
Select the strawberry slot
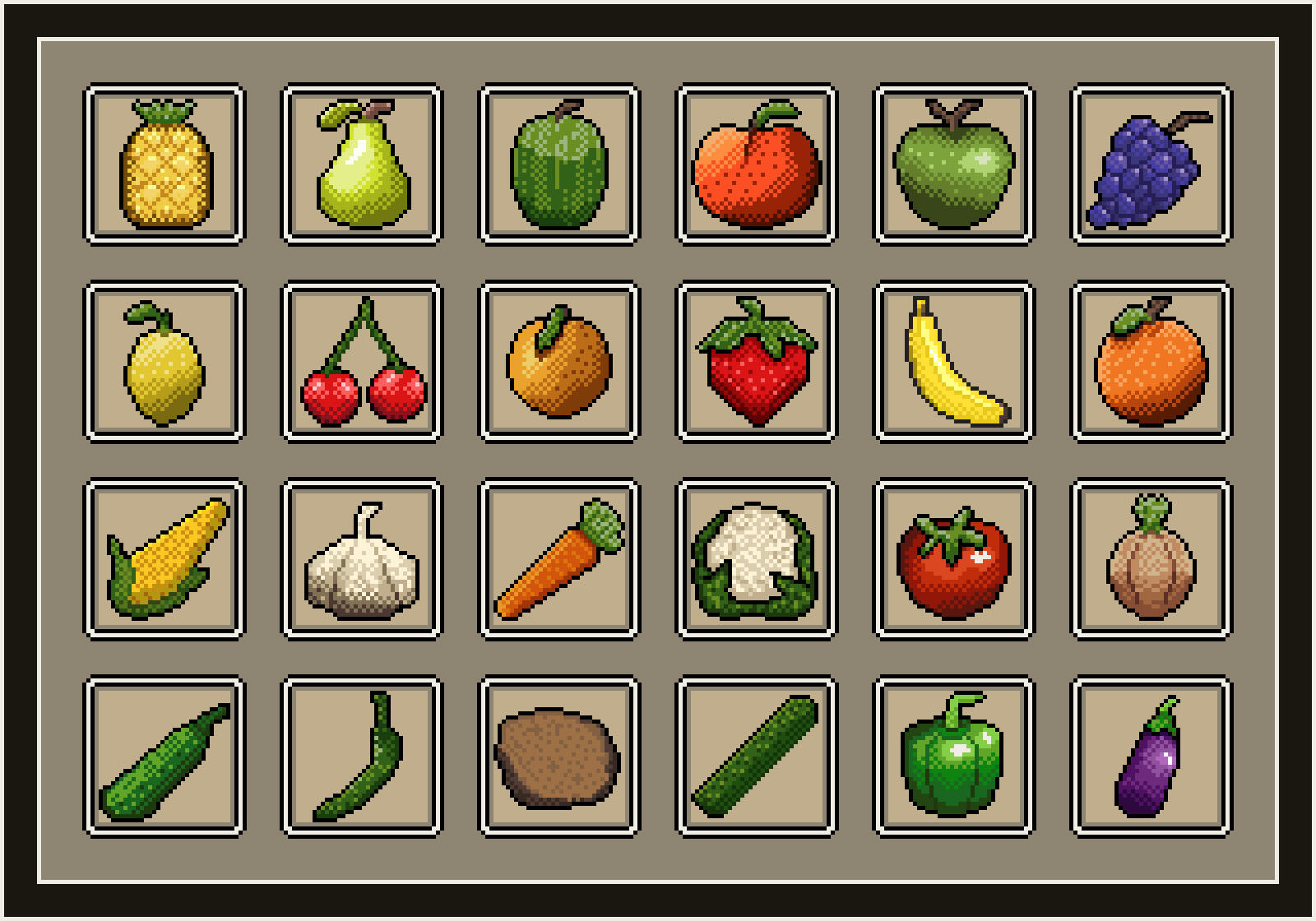pyautogui.click(x=757, y=362)
